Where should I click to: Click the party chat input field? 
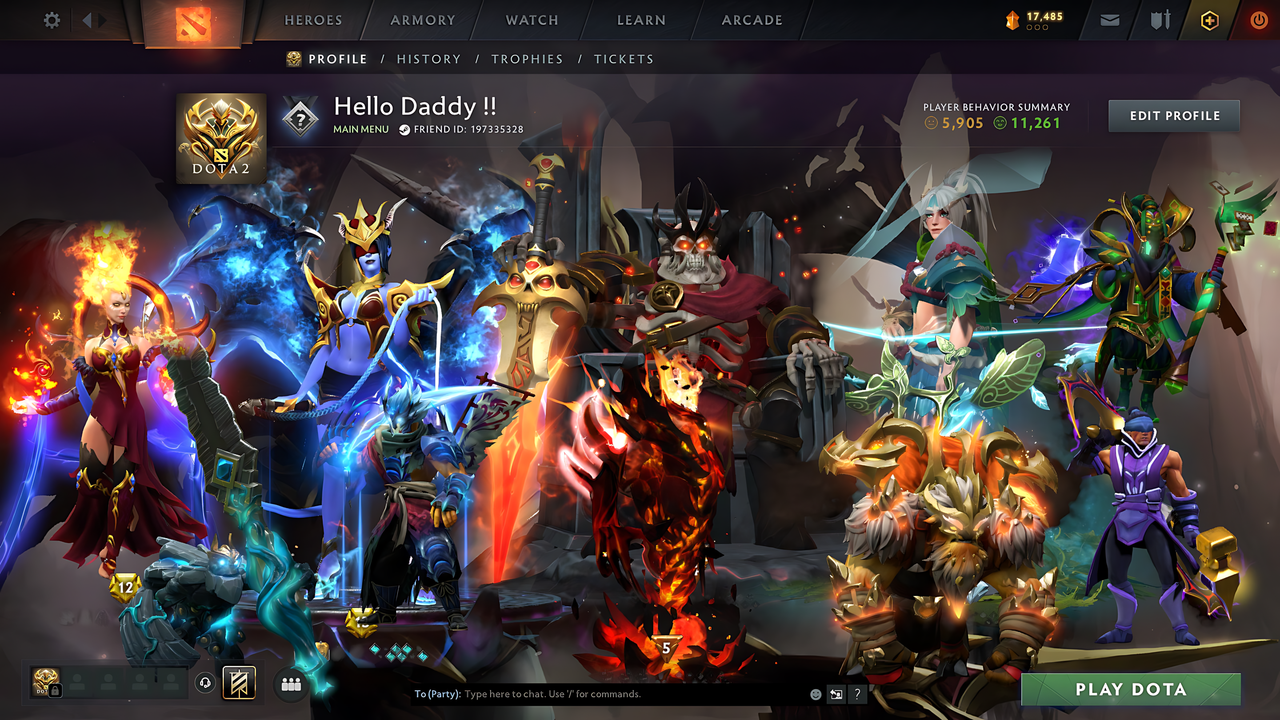600,693
